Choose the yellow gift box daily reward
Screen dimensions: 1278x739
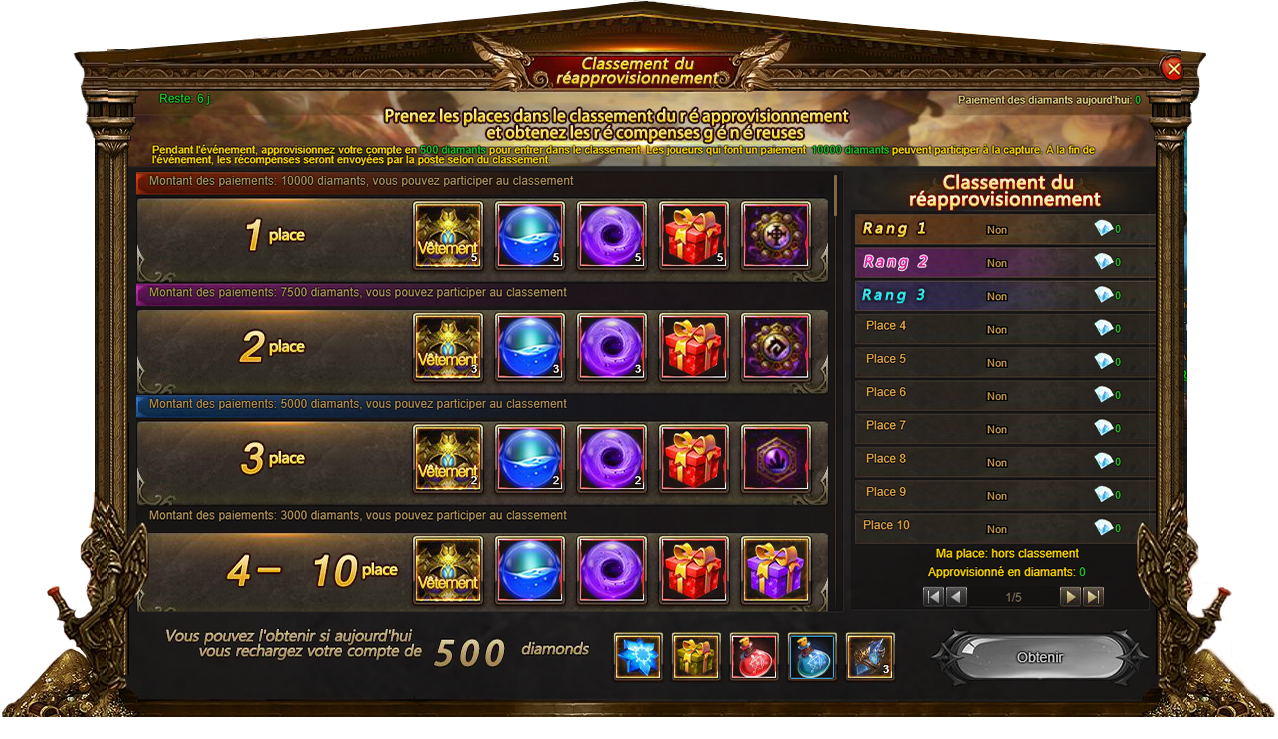[x=696, y=656]
